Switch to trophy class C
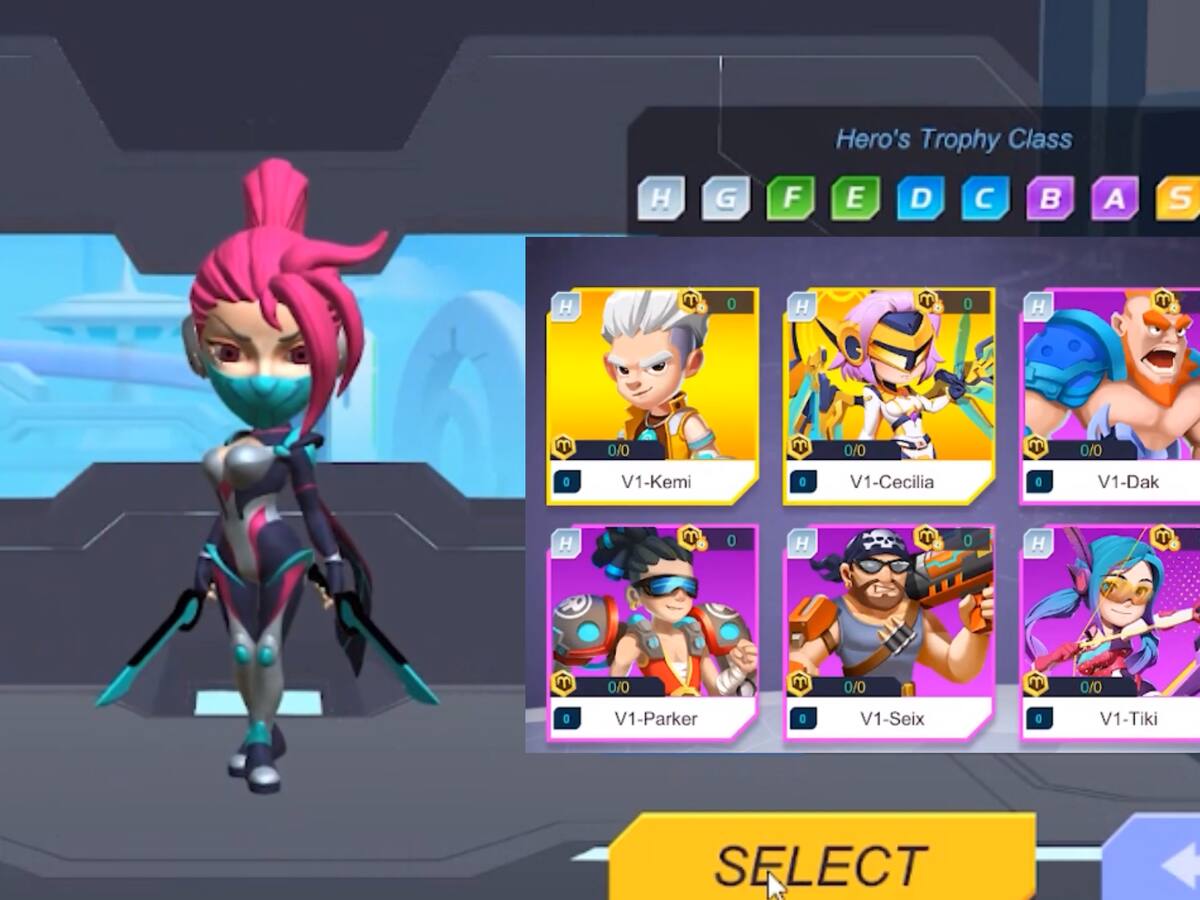1200x900 pixels. coord(985,198)
